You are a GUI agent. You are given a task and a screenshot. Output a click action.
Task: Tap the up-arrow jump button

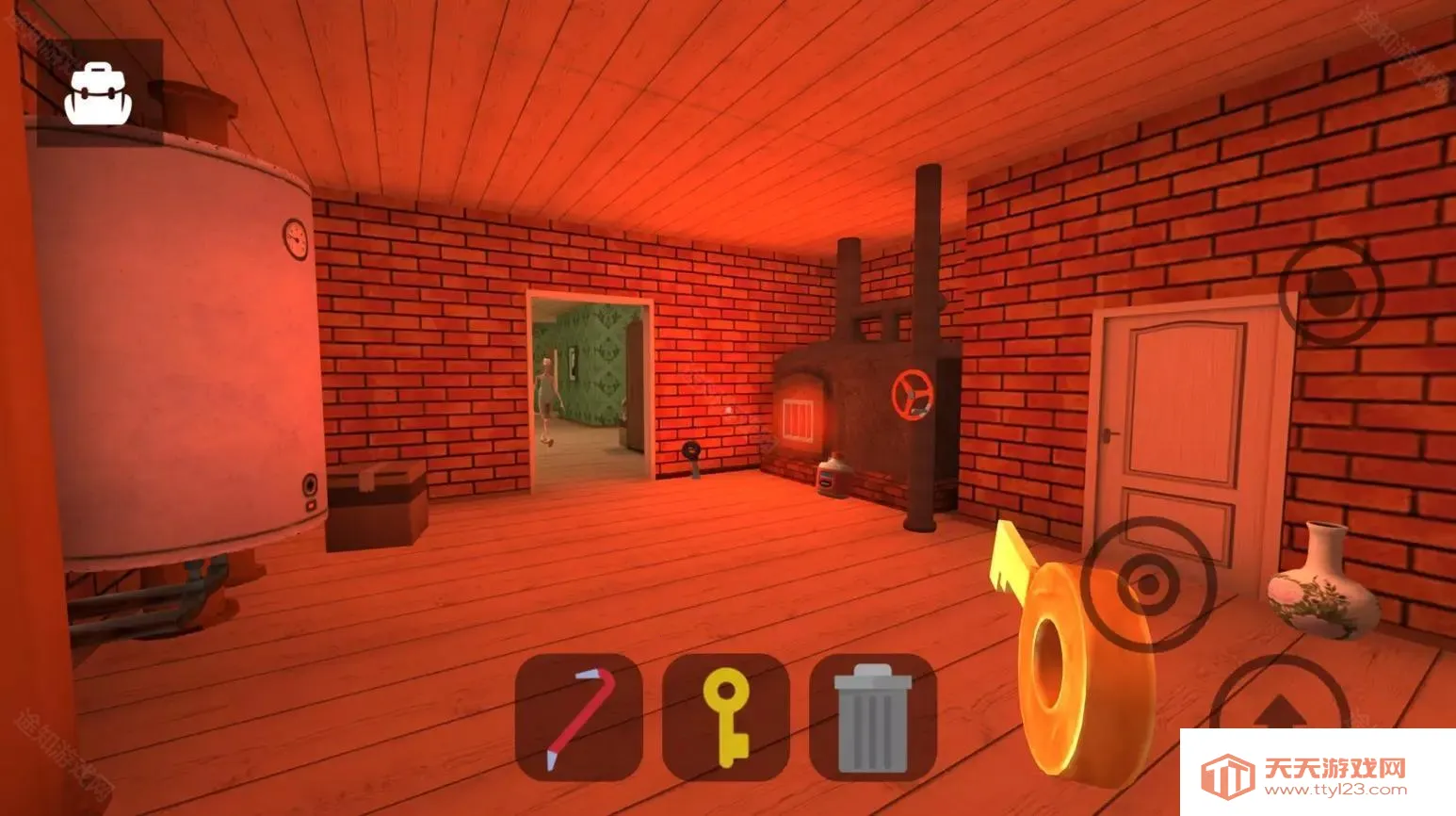click(1279, 713)
